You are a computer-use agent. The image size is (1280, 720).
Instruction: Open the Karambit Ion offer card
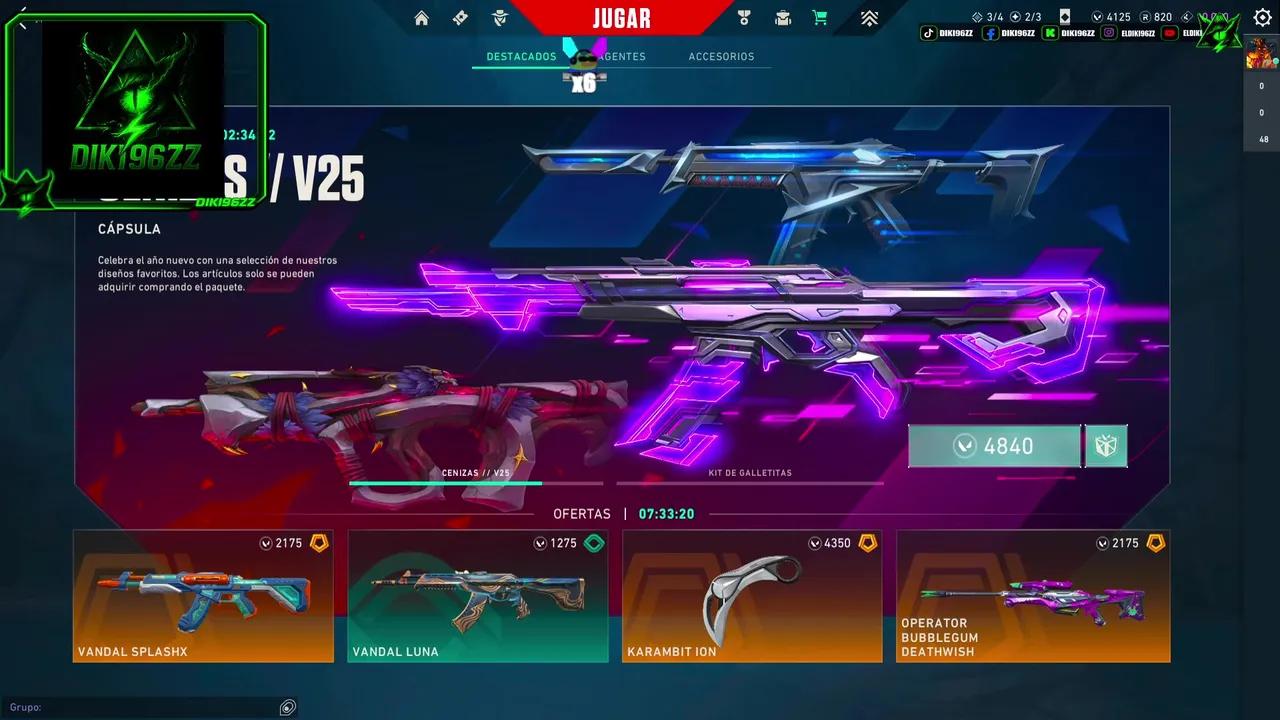pos(752,596)
